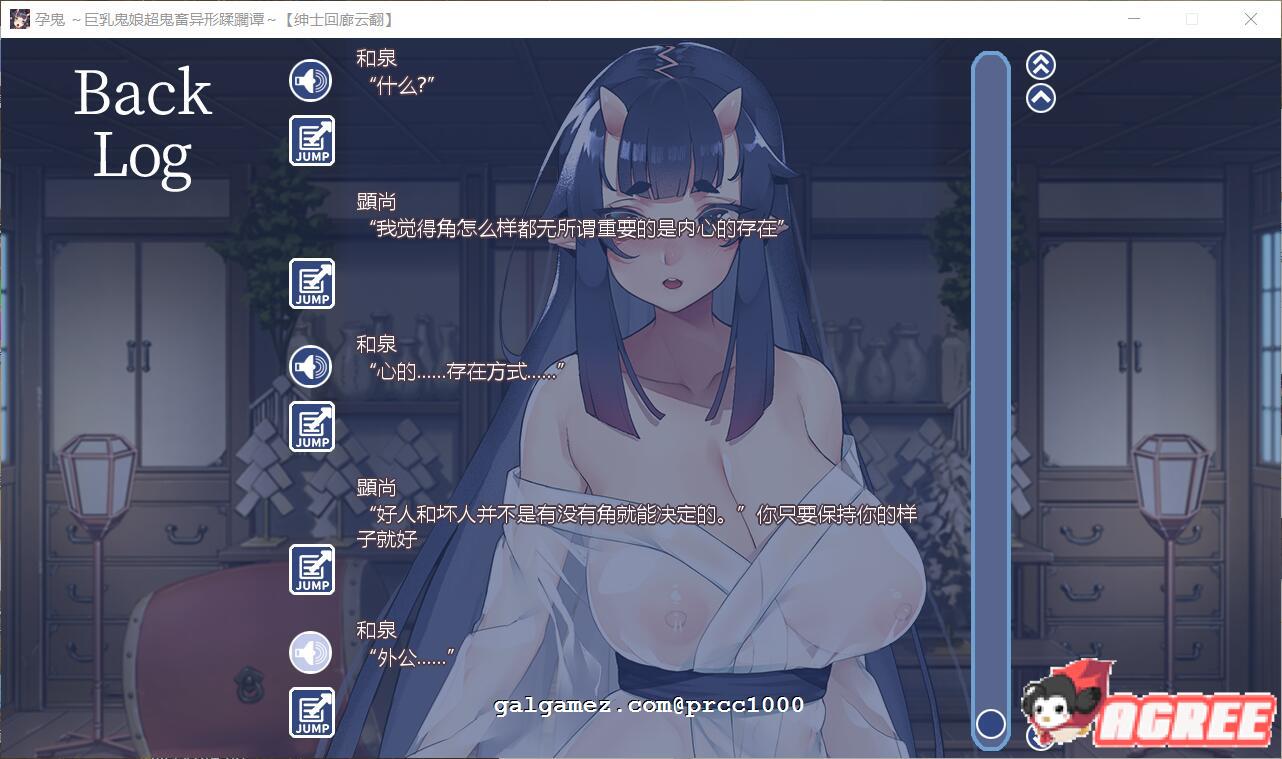Toggle voice playback on 和泉's first entry
Screen dimensions: 1282x759
(310, 80)
